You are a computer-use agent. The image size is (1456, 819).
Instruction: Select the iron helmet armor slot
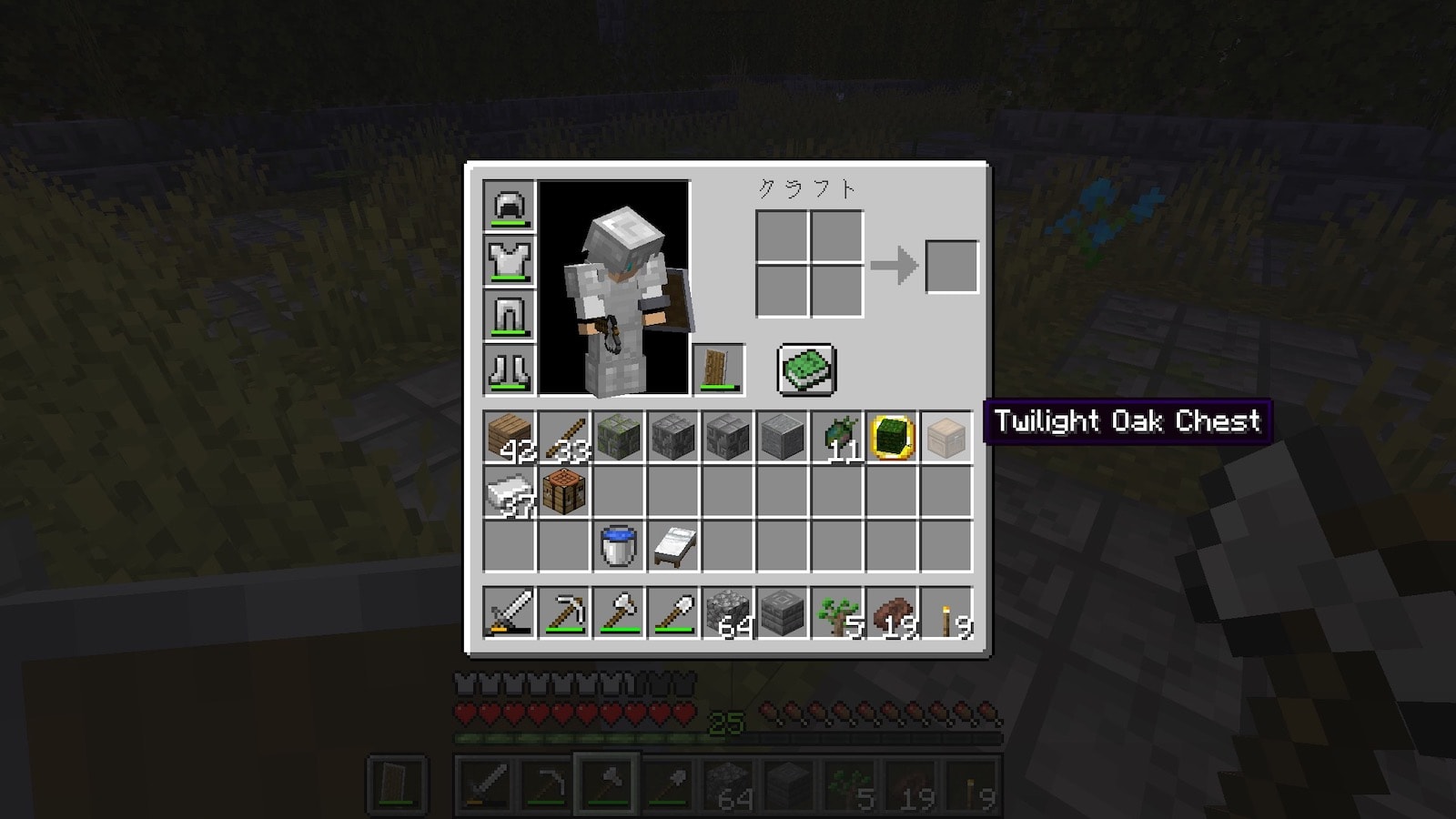pos(509,206)
